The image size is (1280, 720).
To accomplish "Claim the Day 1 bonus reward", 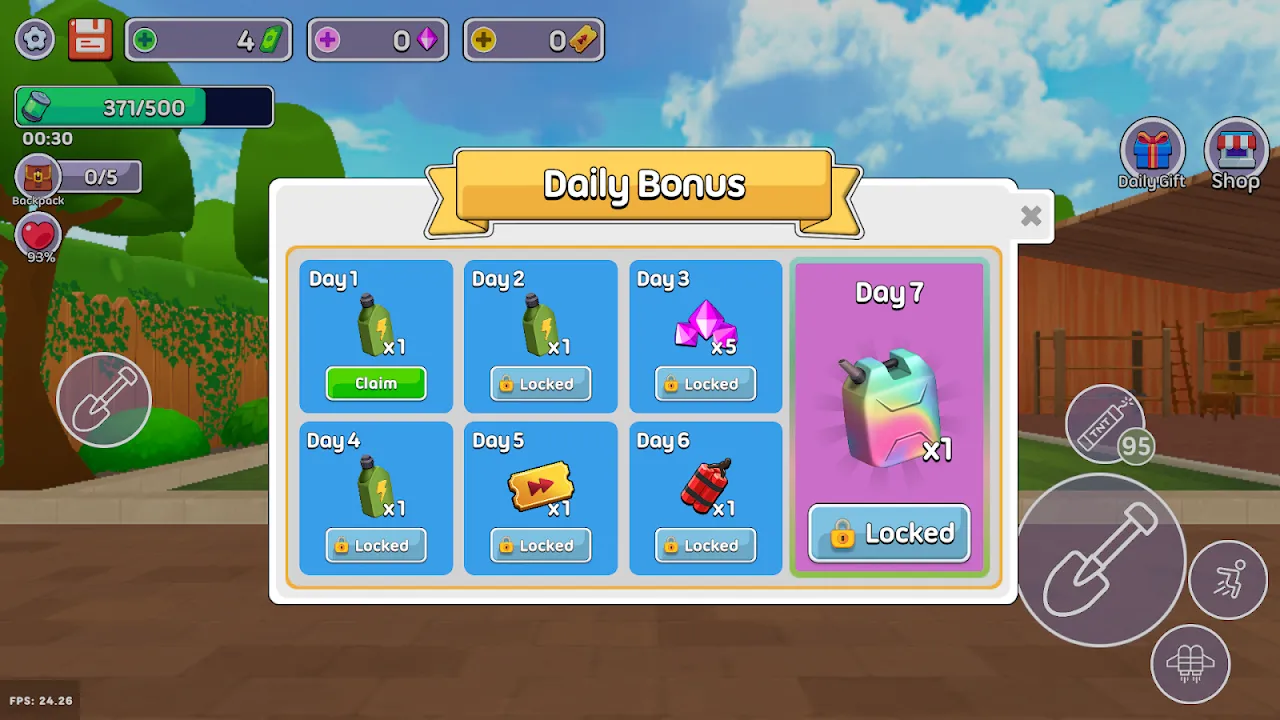I will [376, 383].
